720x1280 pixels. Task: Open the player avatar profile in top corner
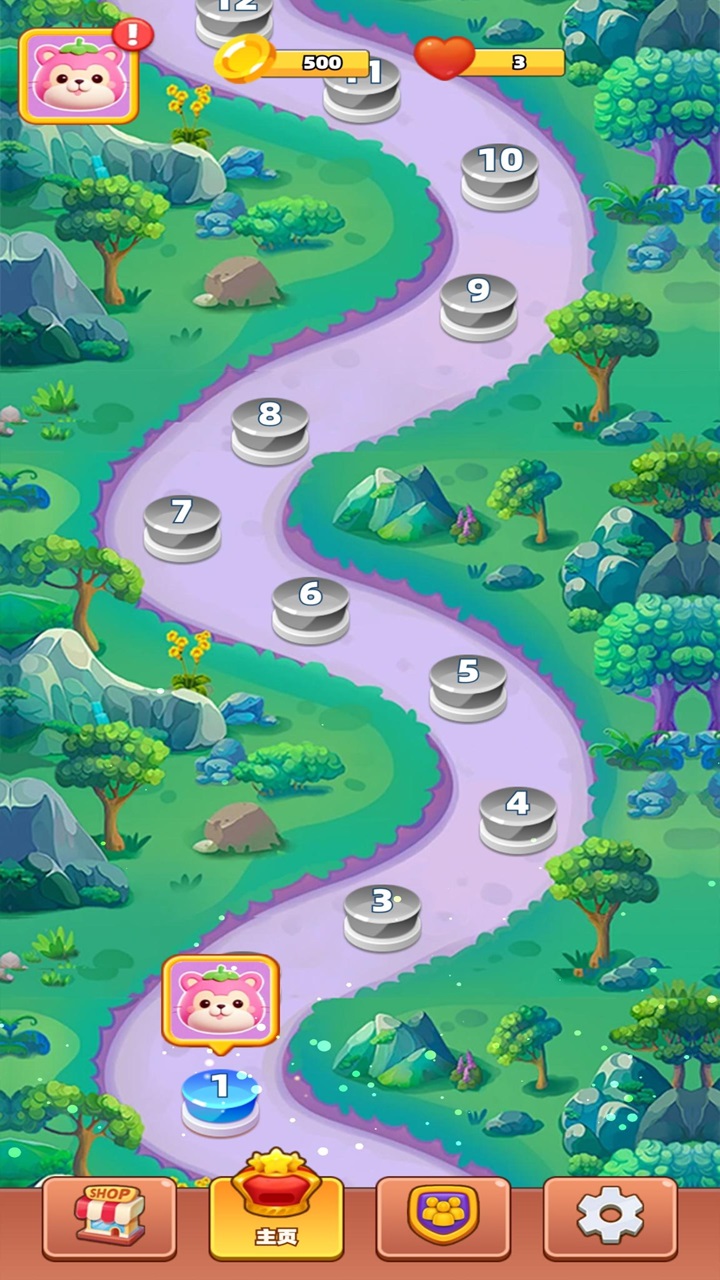pyautogui.click(x=79, y=76)
